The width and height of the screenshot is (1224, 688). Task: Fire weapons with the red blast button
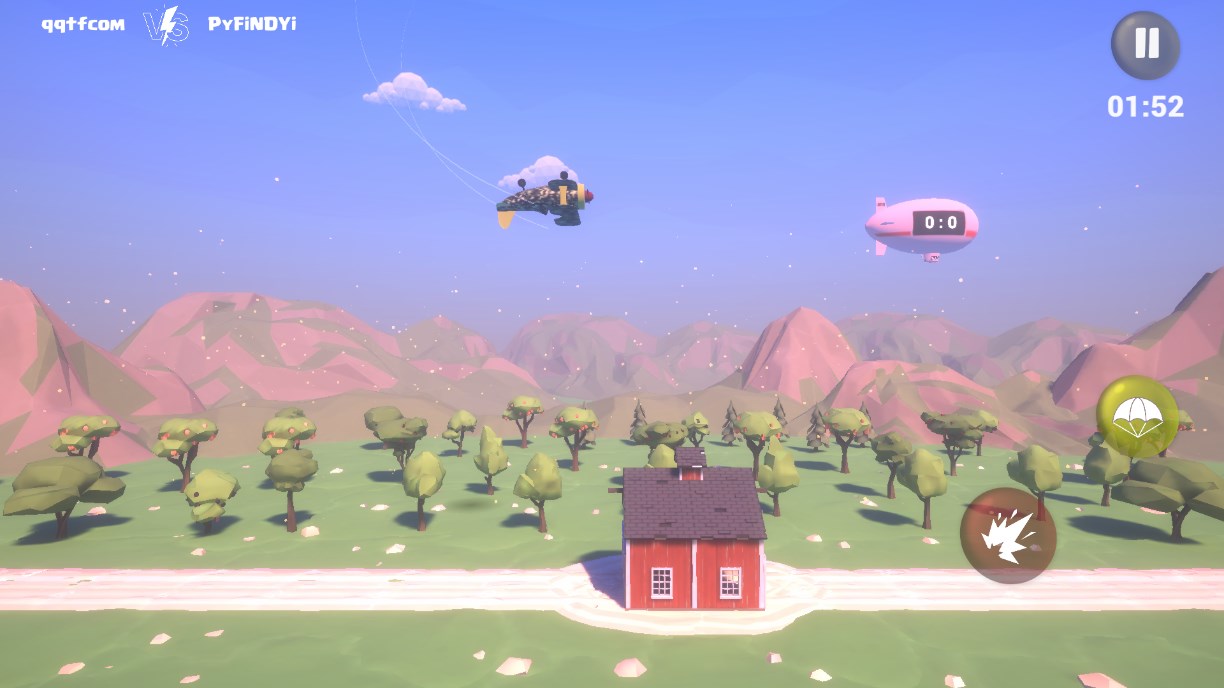(x=1007, y=536)
